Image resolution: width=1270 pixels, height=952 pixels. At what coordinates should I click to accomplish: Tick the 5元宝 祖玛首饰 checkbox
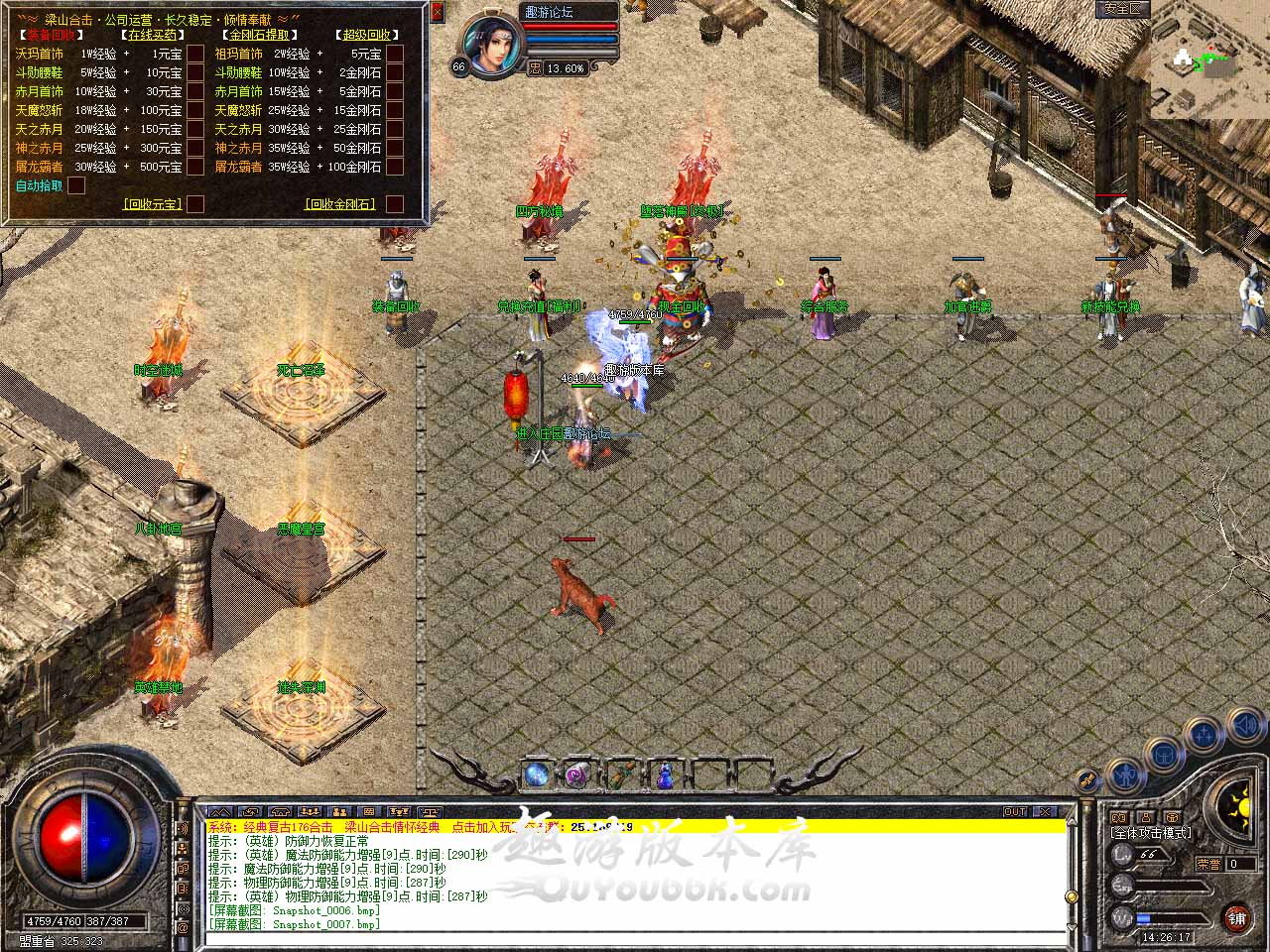394,54
